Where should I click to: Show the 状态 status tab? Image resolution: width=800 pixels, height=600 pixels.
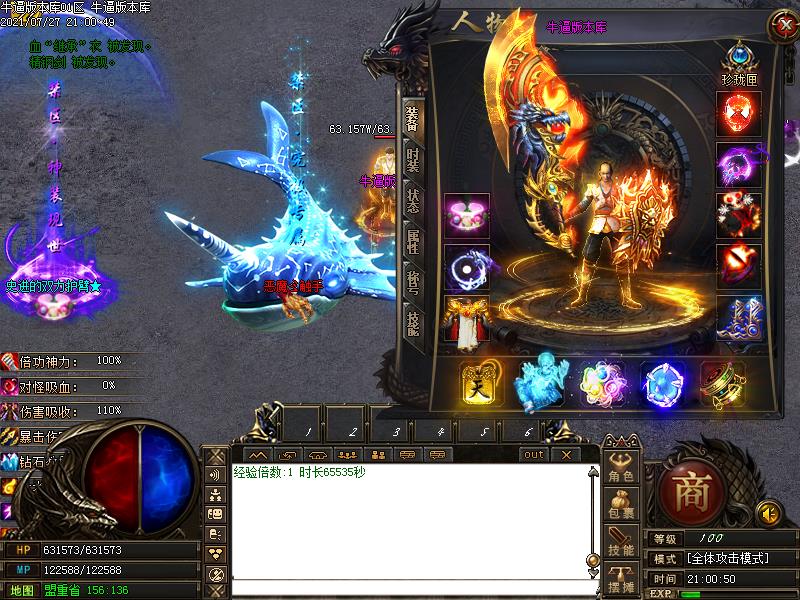coord(412,200)
